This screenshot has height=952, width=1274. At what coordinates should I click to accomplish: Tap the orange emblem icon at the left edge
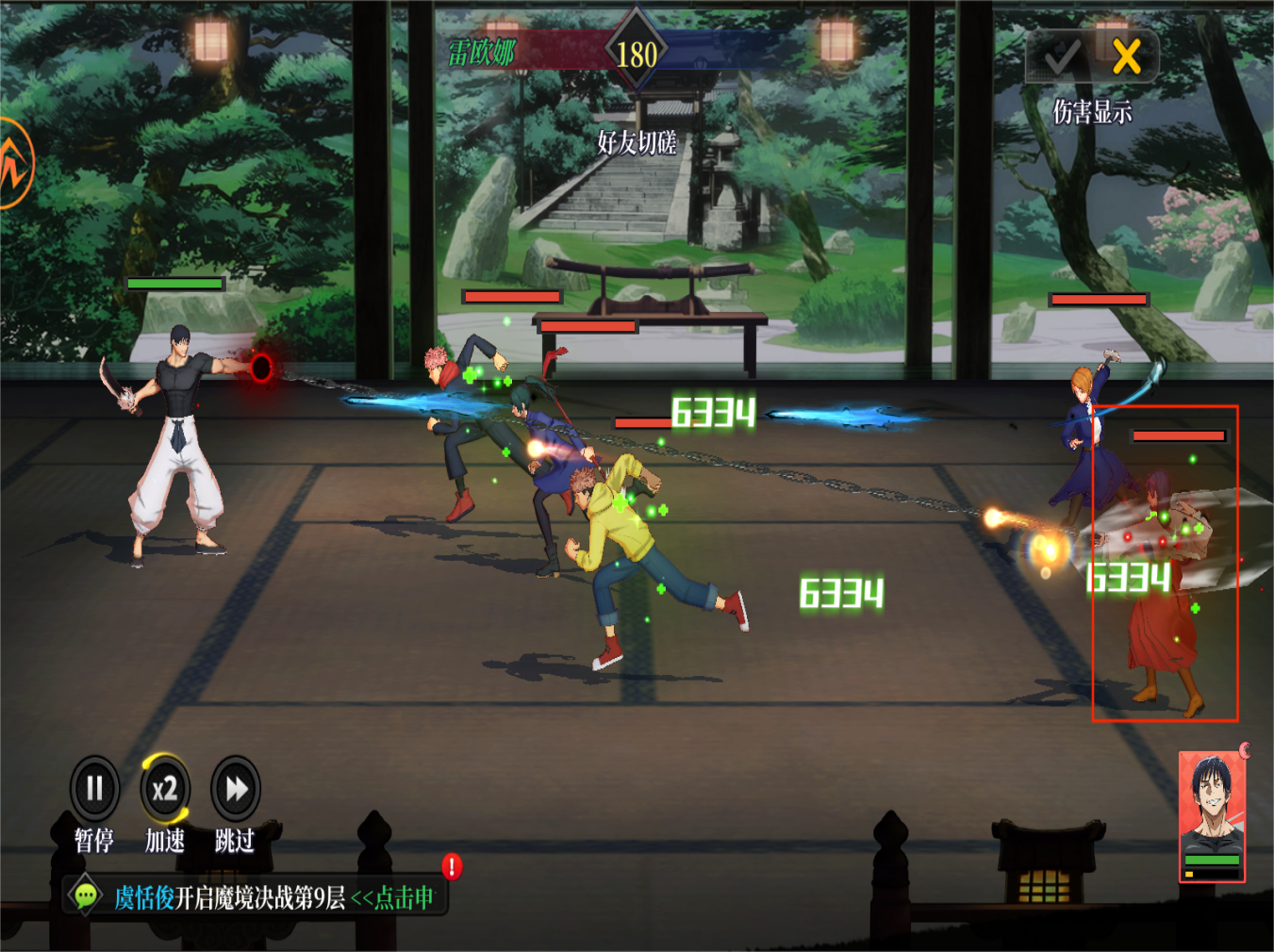coord(13,164)
